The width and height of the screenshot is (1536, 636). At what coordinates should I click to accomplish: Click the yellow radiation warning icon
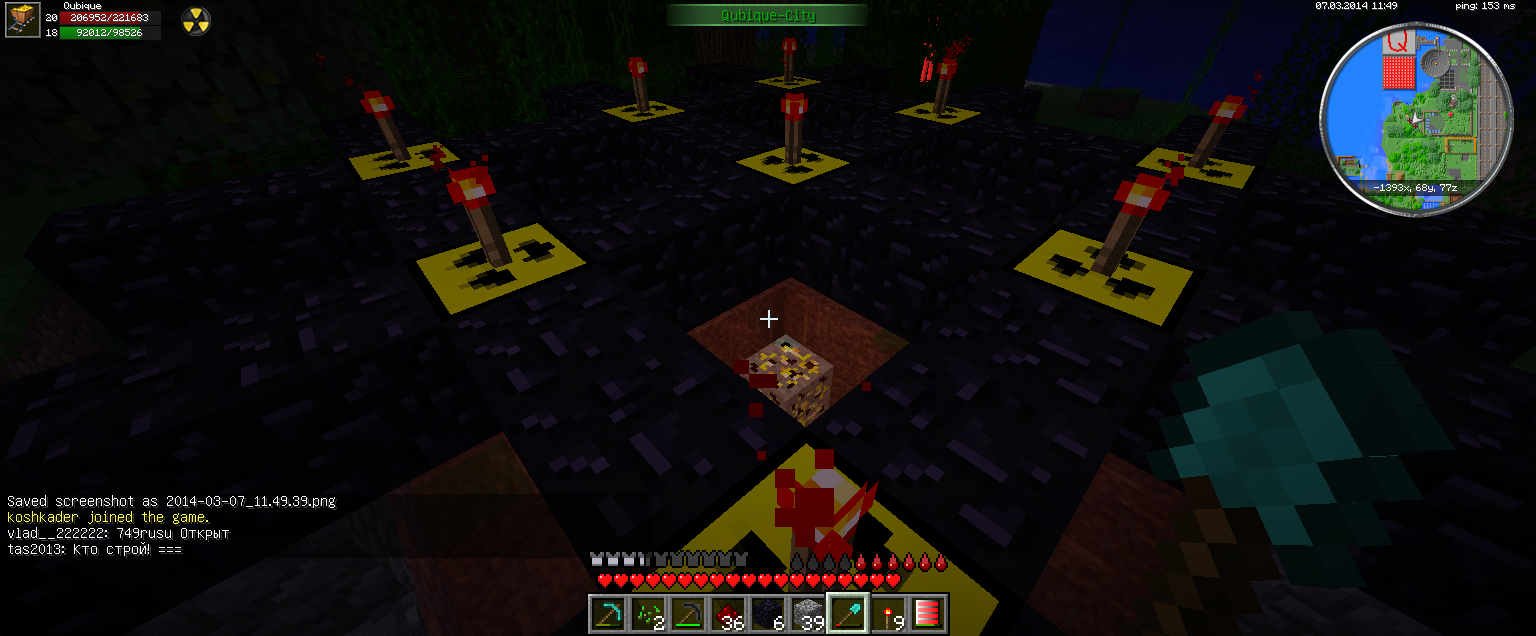(195, 20)
